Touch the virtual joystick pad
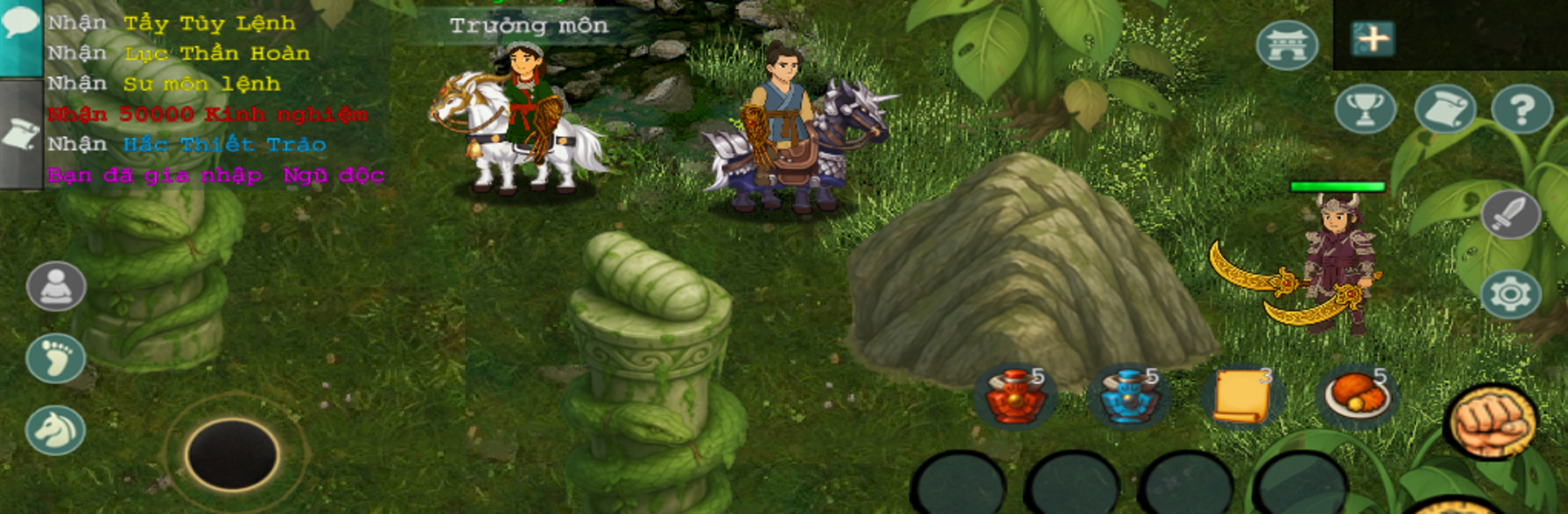1568x514 pixels. click(x=233, y=454)
